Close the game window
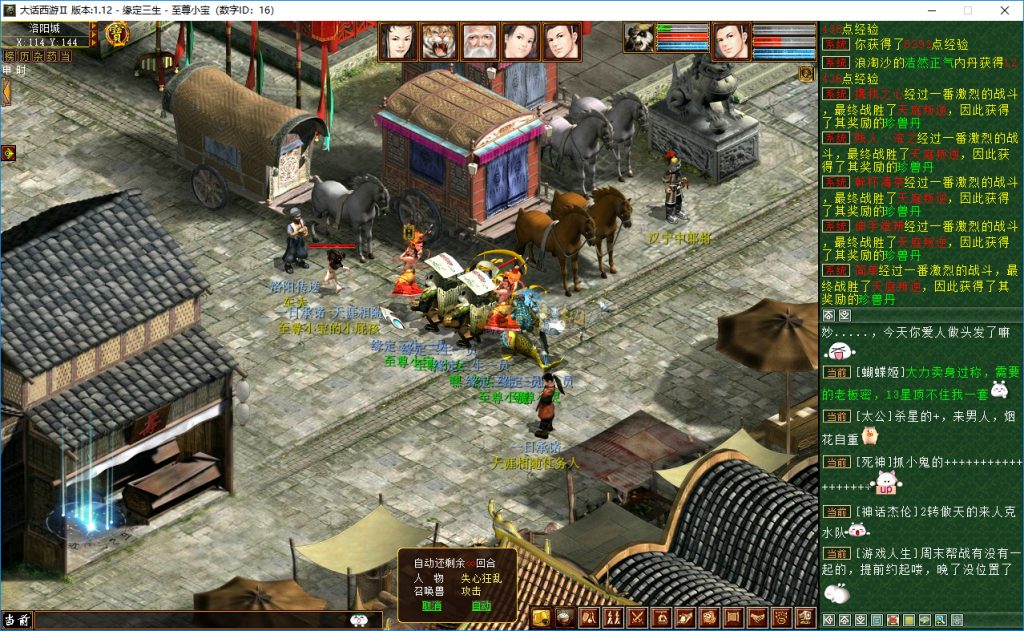1024x631 pixels. pos(1000,10)
